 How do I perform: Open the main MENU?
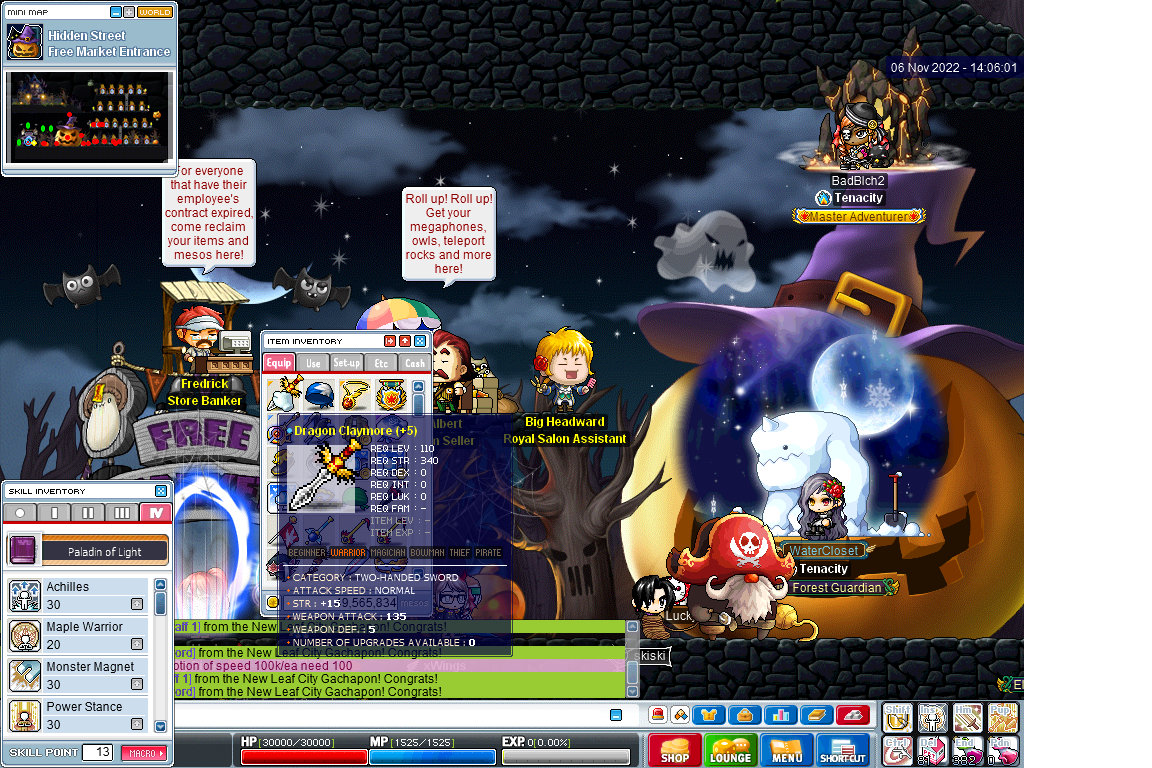coord(787,750)
